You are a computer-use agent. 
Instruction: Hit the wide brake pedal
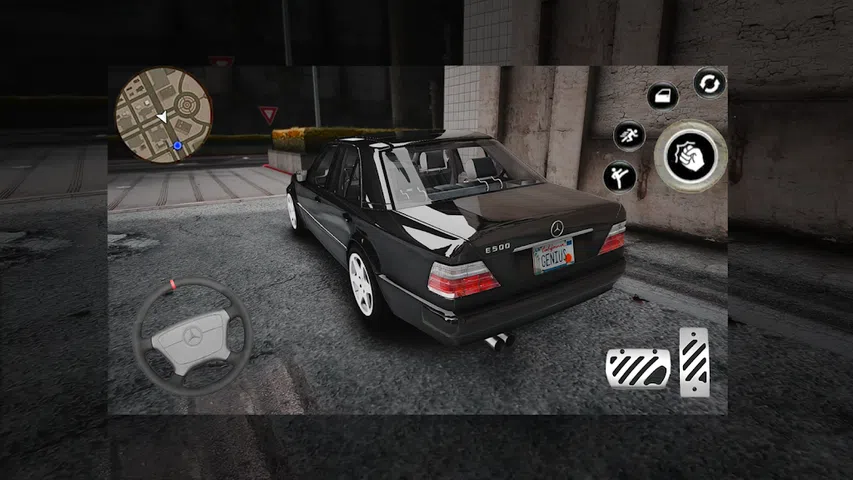coord(637,367)
